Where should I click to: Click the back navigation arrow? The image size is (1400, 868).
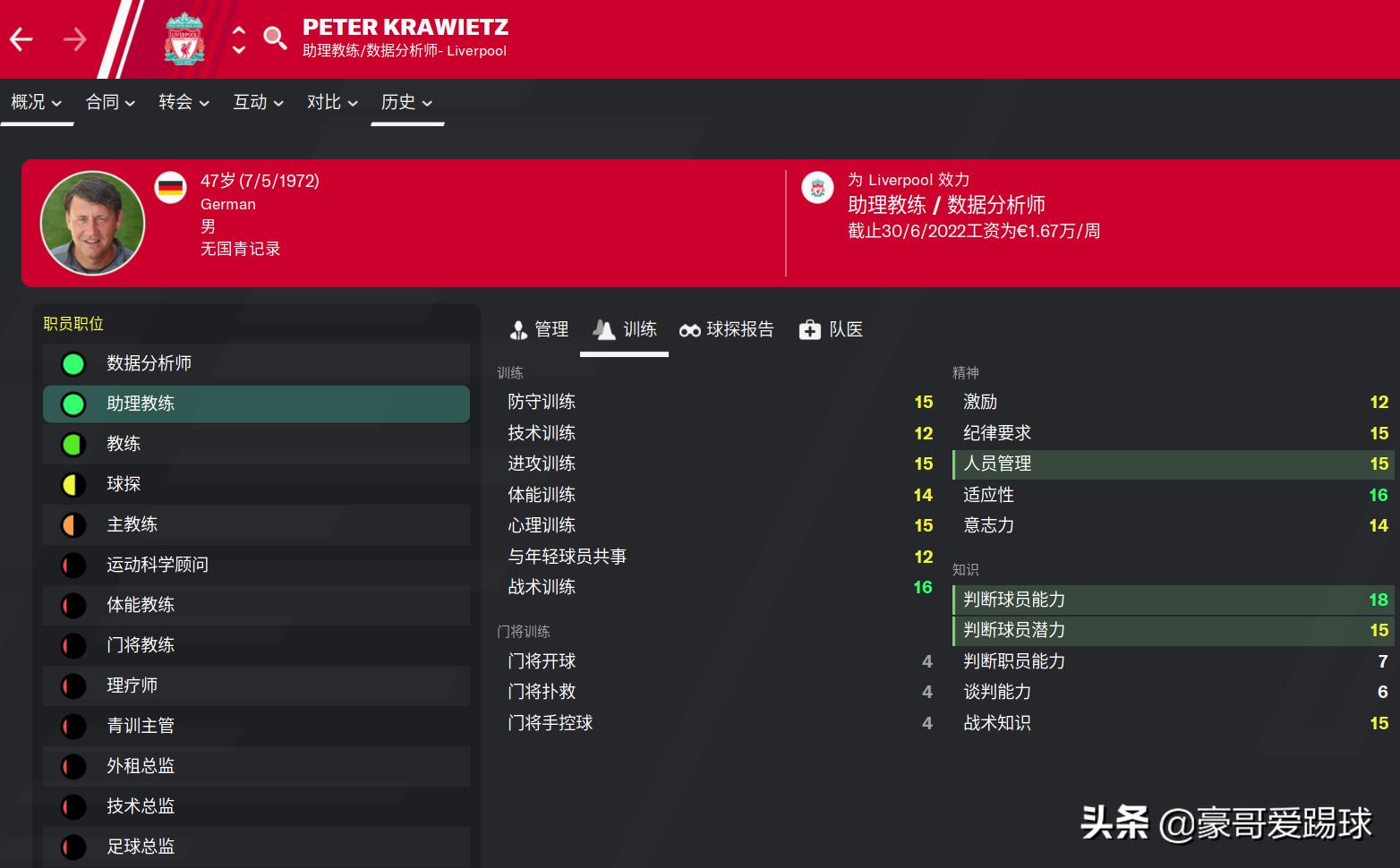click(x=20, y=38)
